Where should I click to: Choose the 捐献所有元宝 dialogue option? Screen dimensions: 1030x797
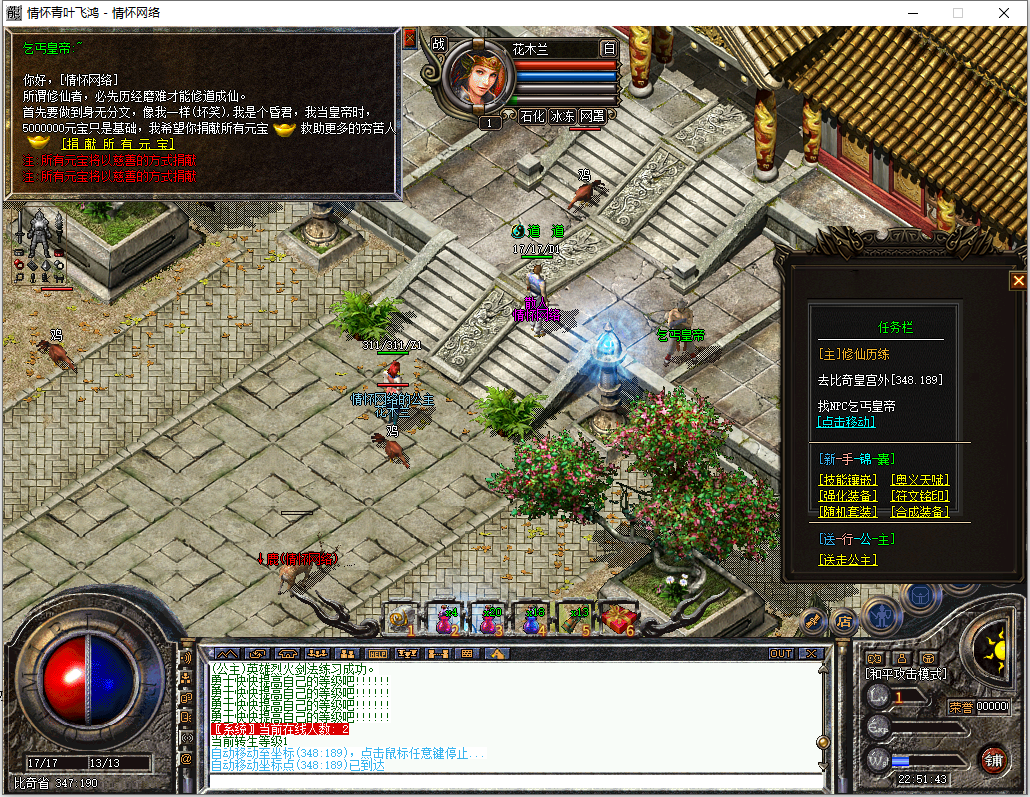(112, 145)
